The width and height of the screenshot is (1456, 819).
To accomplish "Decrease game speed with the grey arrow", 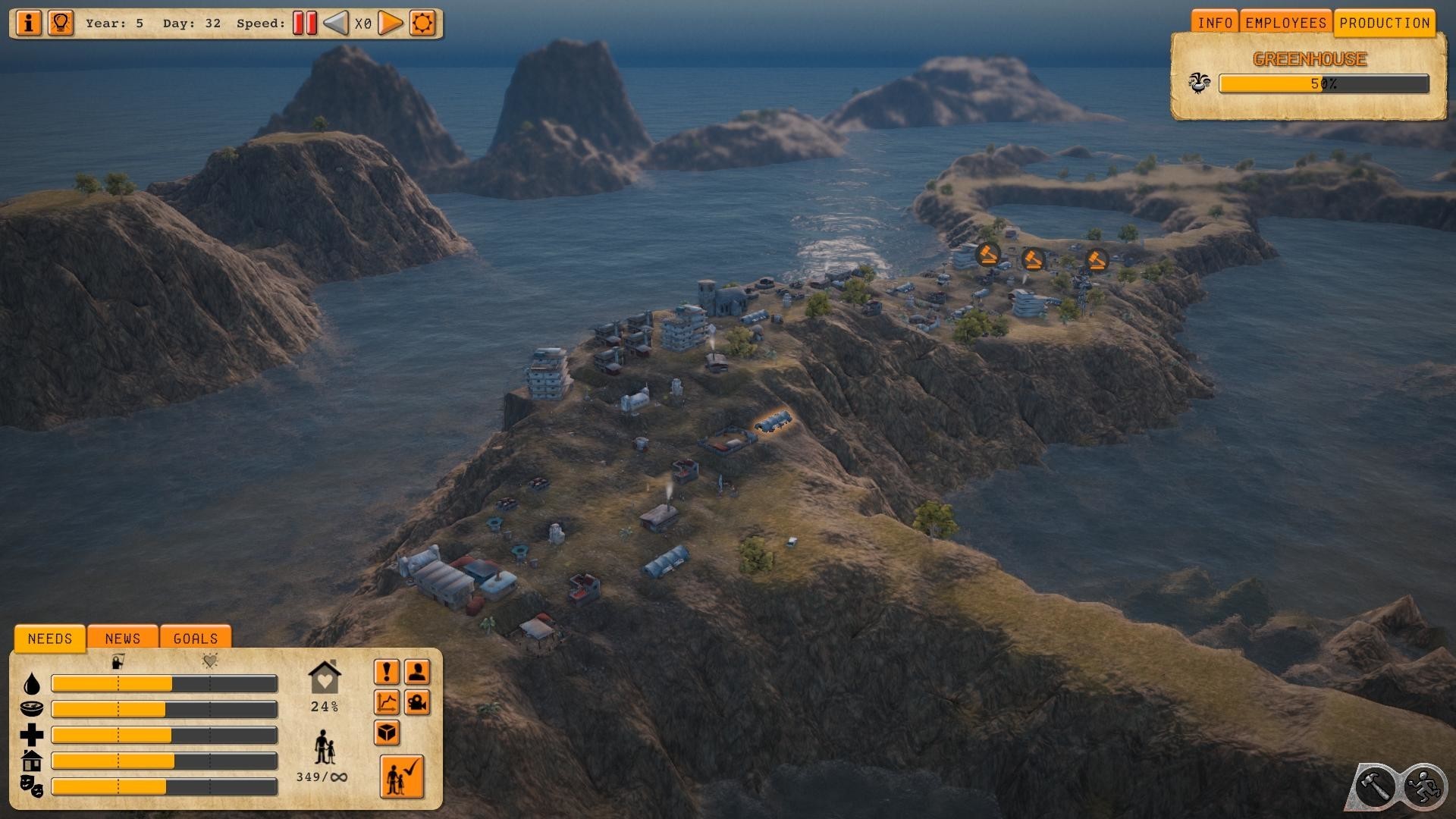I will pos(336,23).
